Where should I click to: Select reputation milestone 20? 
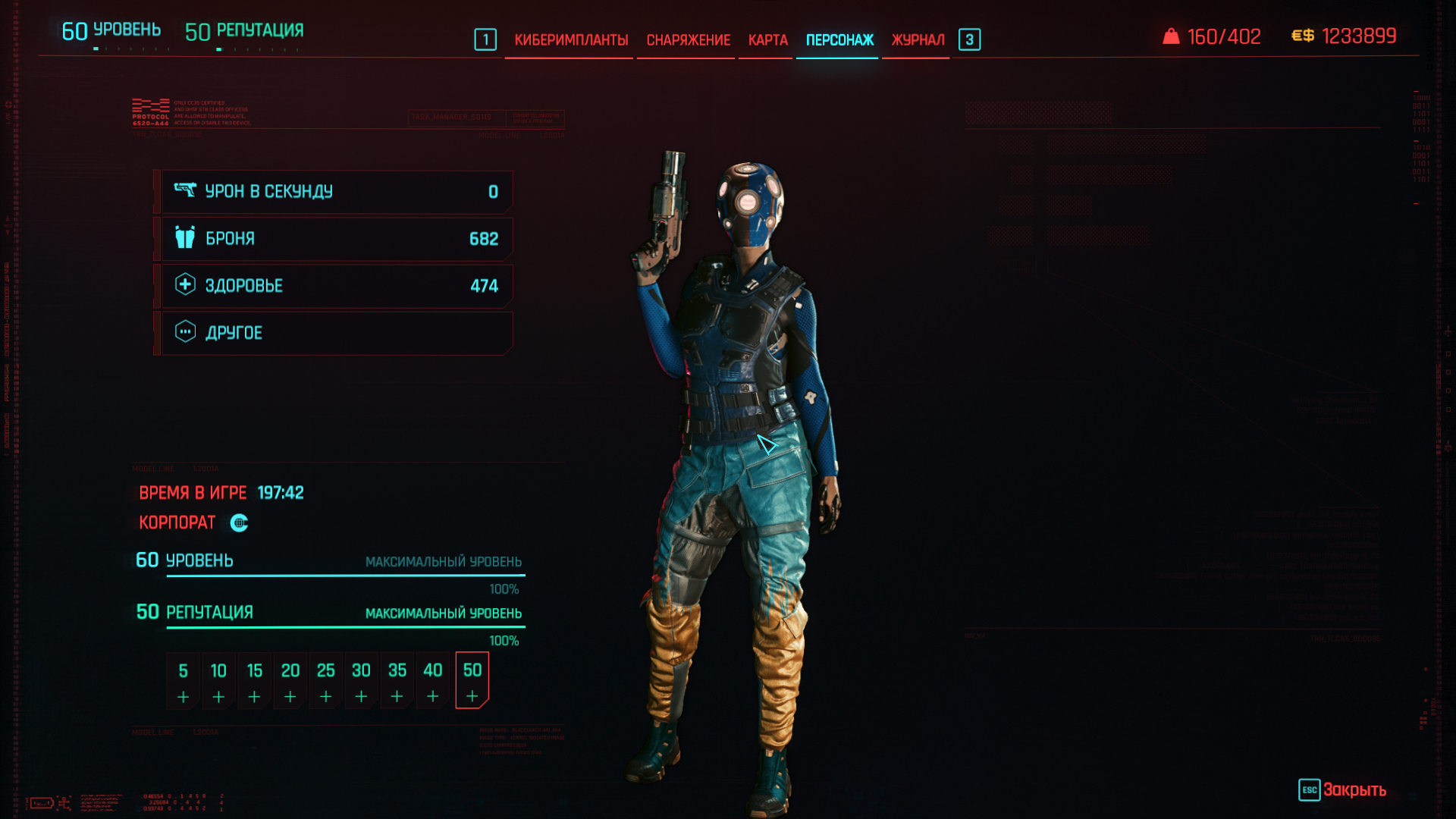point(290,681)
